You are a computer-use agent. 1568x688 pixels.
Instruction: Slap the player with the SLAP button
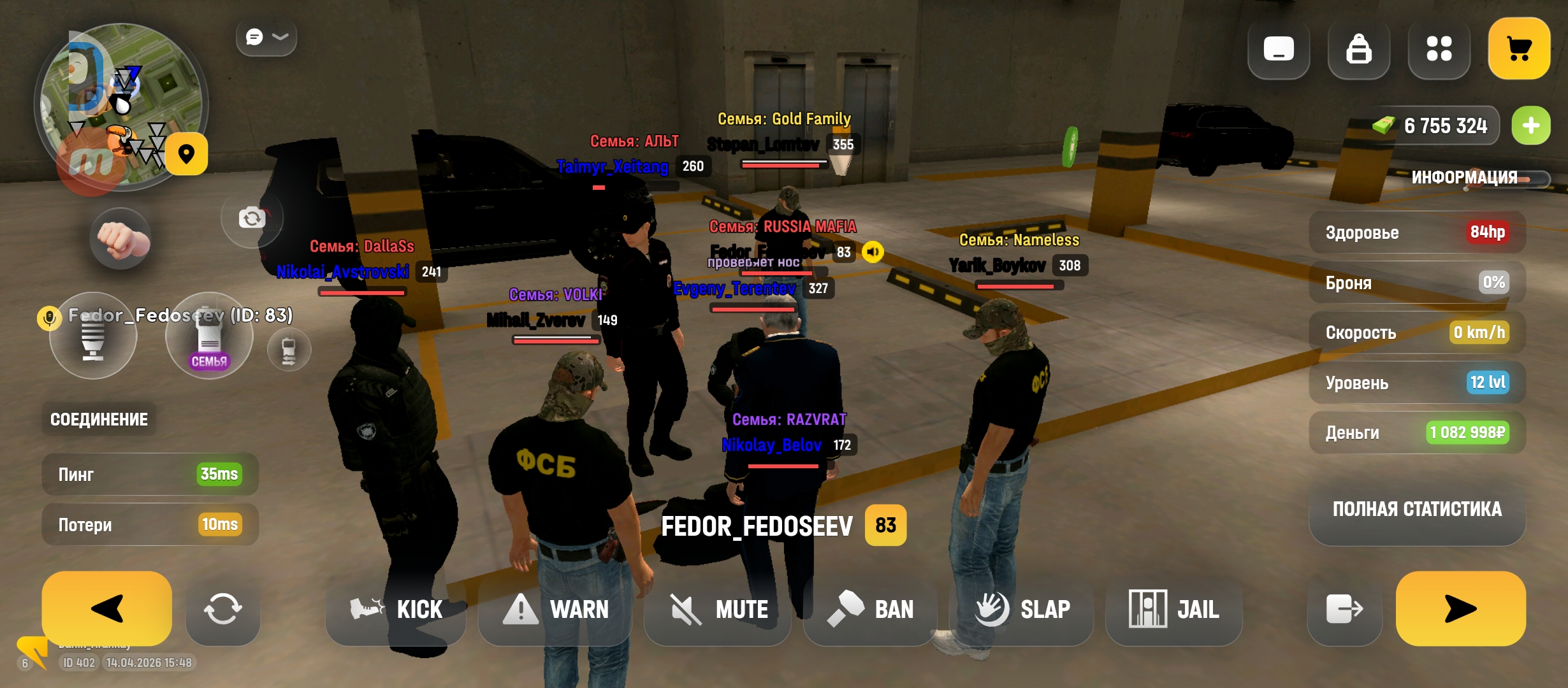[x=1022, y=610]
